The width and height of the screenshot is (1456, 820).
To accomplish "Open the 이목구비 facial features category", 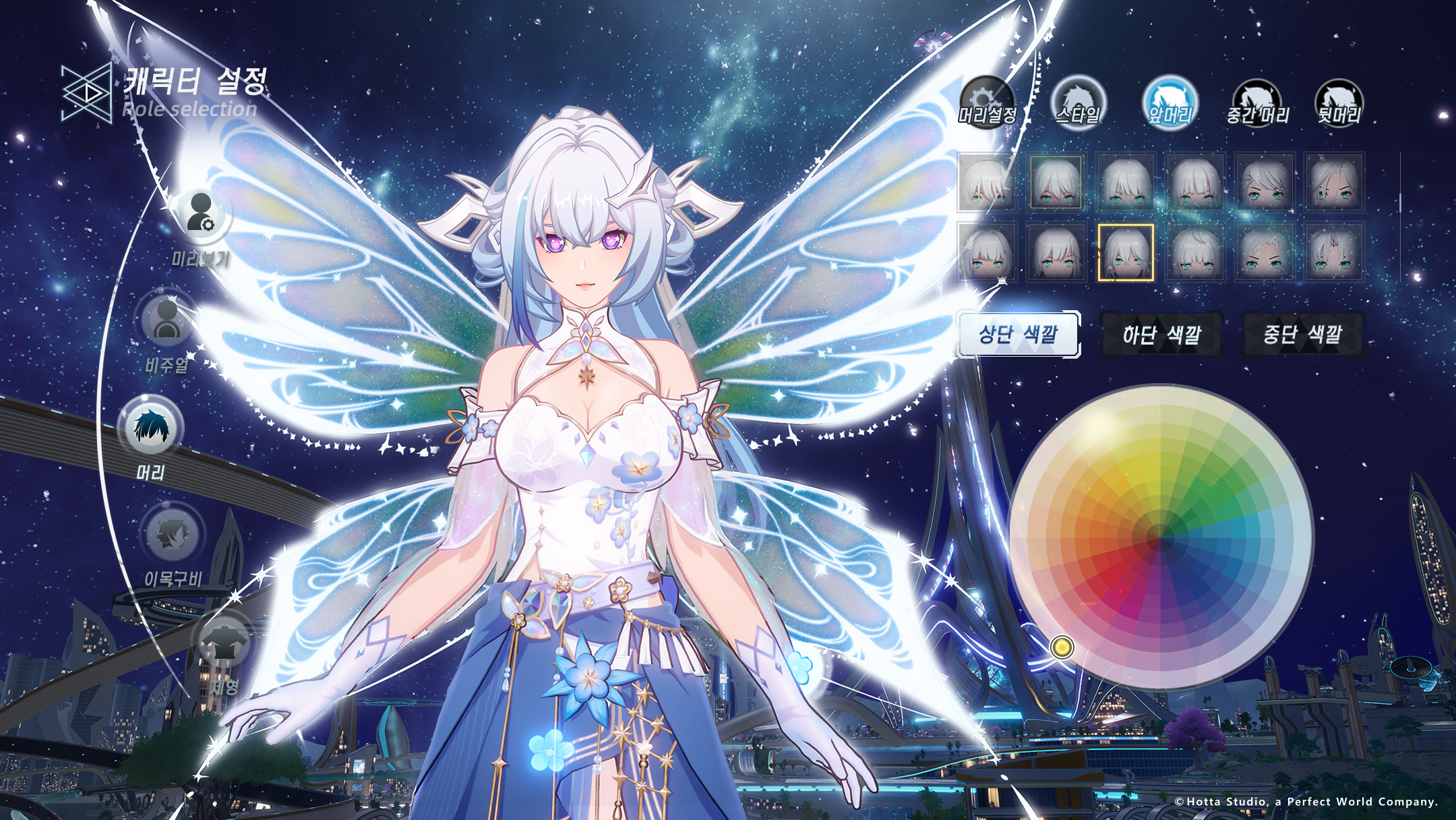I will point(172,534).
